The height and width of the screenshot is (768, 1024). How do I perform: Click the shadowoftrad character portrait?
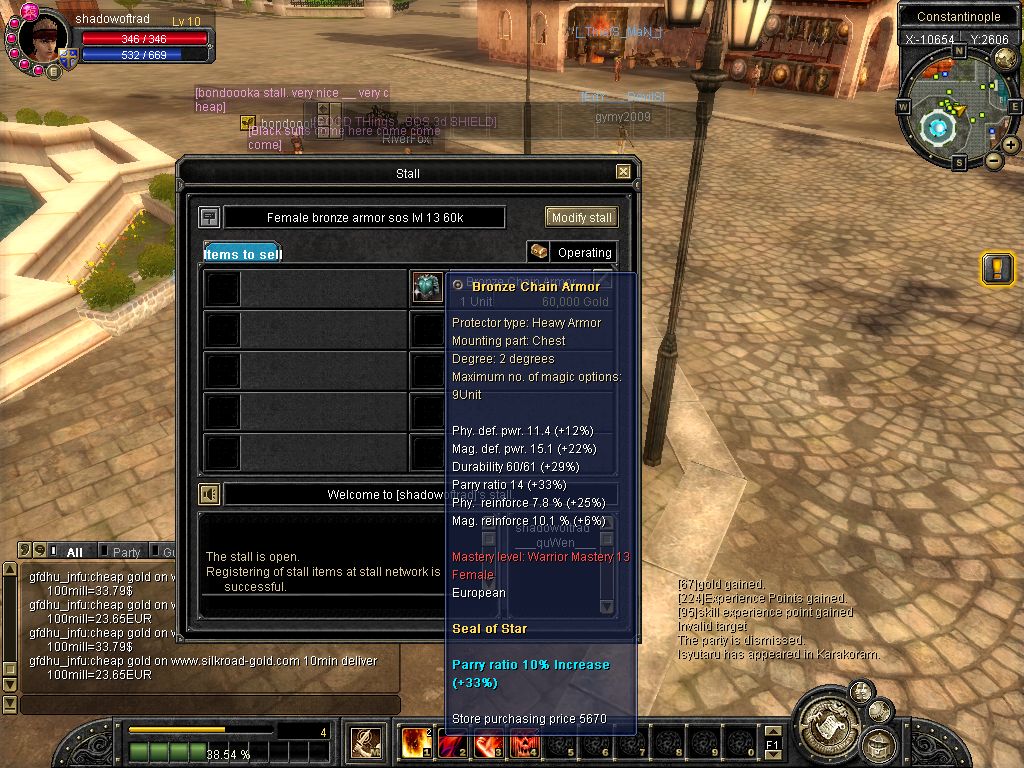pos(45,40)
